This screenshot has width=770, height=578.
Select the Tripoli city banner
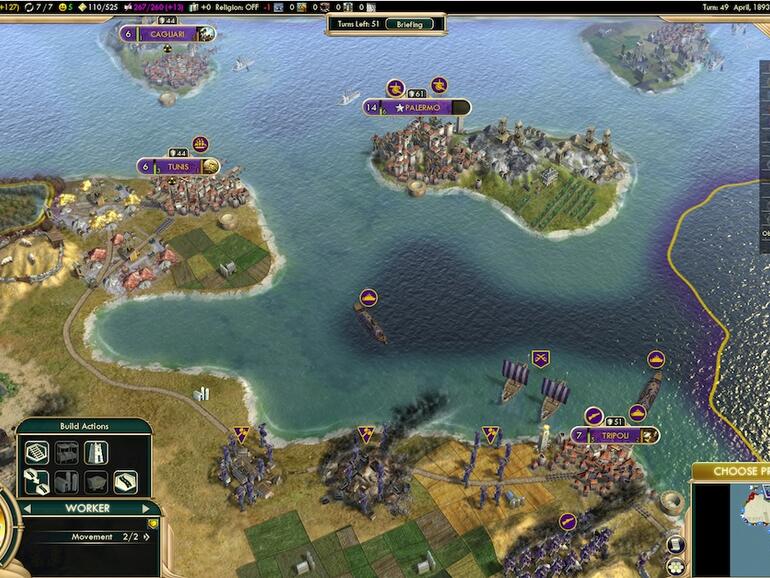[x=614, y=436]
